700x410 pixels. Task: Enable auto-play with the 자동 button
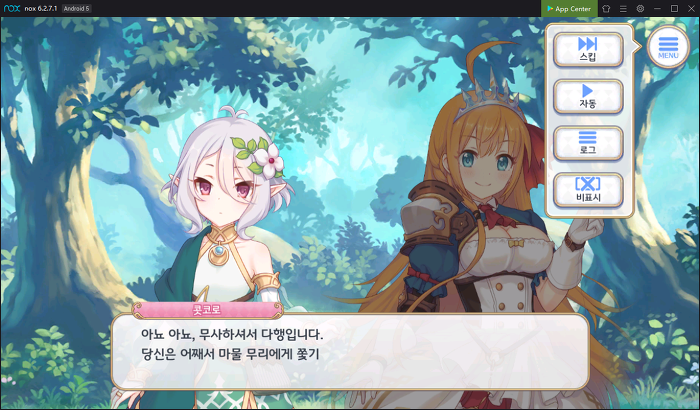pos(588,96)
